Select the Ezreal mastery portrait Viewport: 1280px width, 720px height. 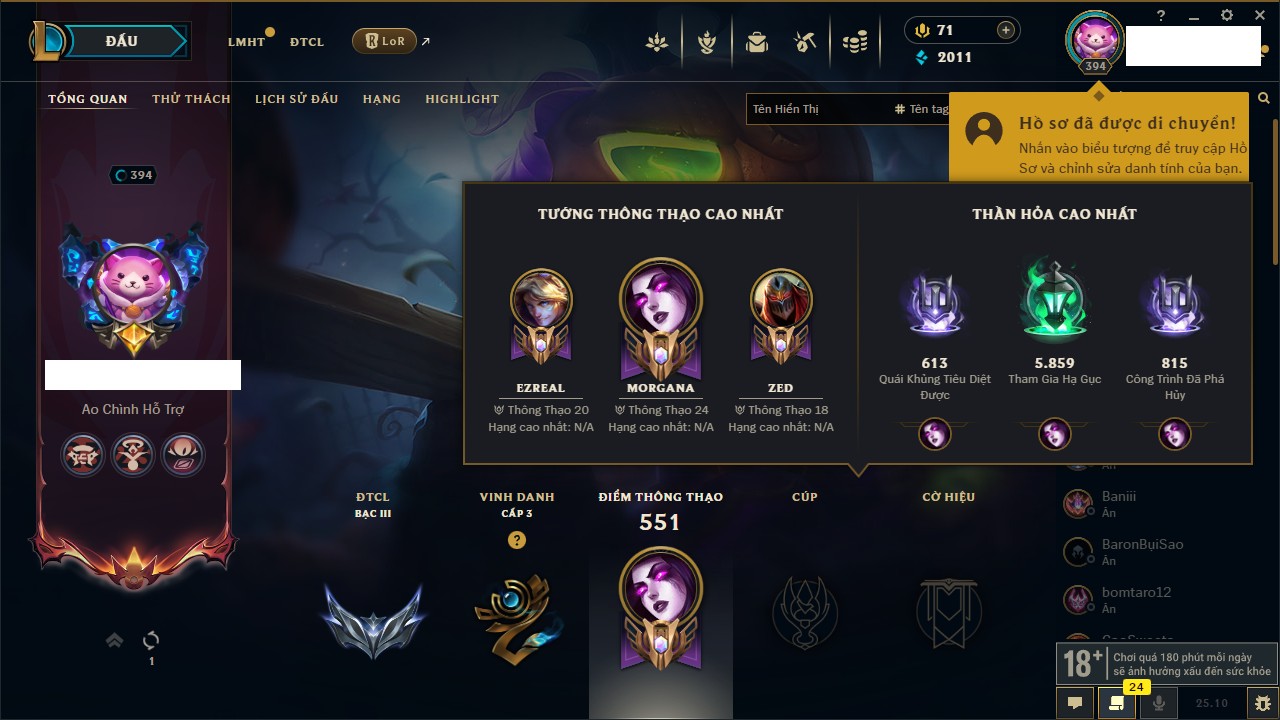pyautogui.click(x=541, y=302)
